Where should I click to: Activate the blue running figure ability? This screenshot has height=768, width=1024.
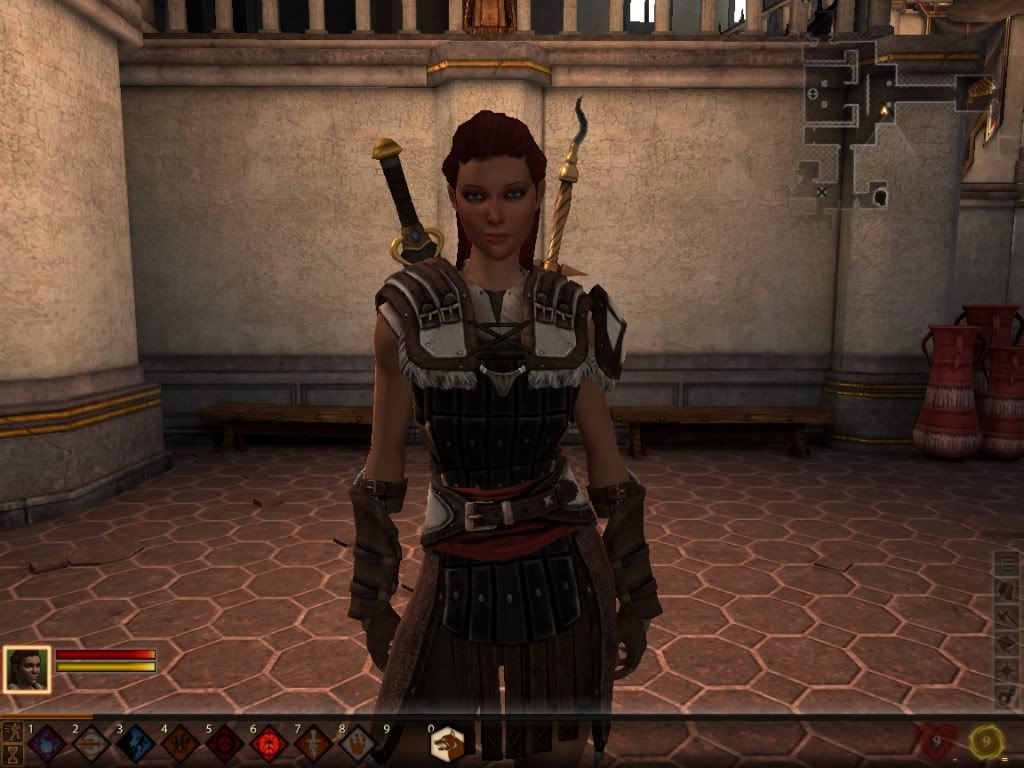pyautogui.click(x=135, y=744)
